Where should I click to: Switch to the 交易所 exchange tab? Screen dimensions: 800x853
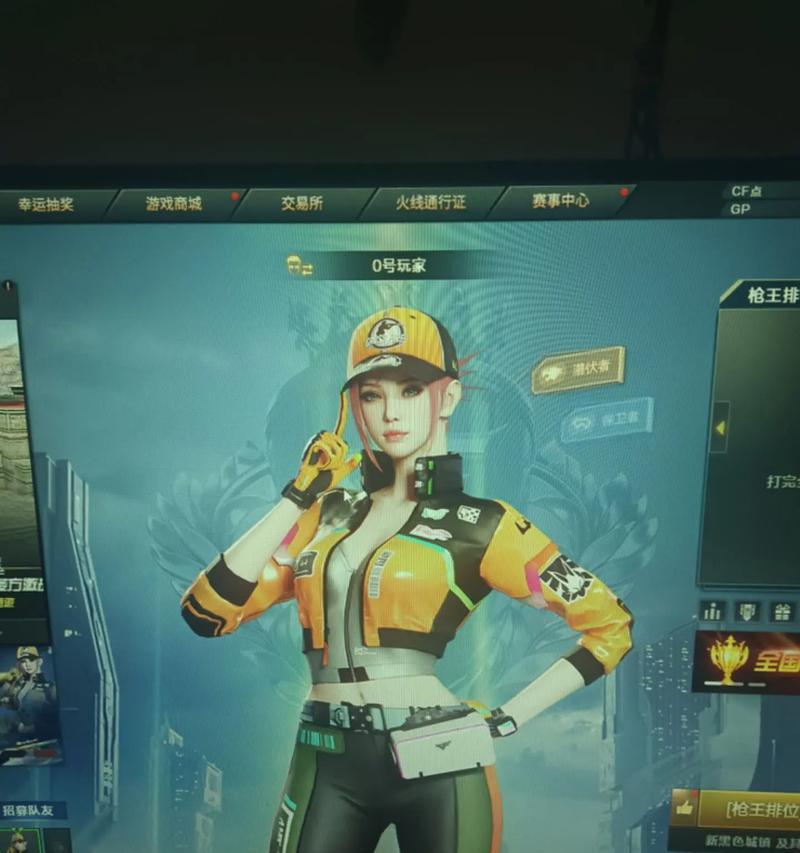pyautogui.click(x=301, y=203)
